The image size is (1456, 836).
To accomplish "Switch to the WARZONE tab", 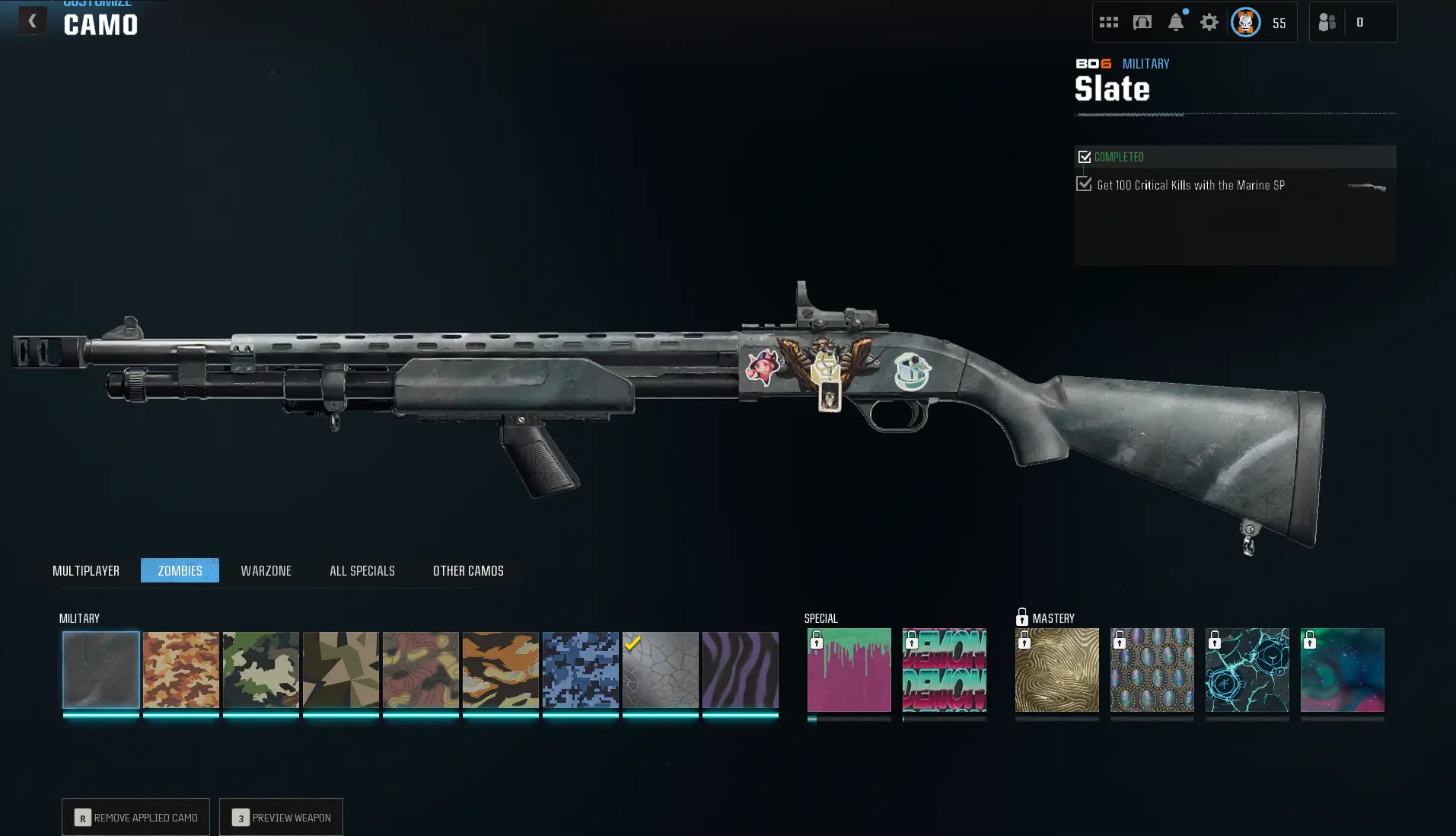I will click(266, 570).
